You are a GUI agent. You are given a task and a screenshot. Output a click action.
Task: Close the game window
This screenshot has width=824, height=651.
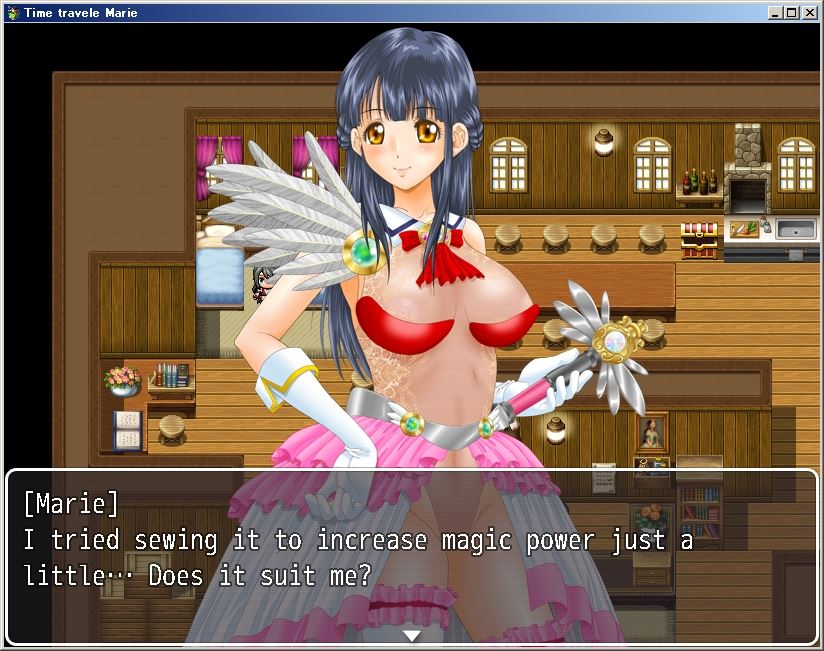(x=809, y=12)
